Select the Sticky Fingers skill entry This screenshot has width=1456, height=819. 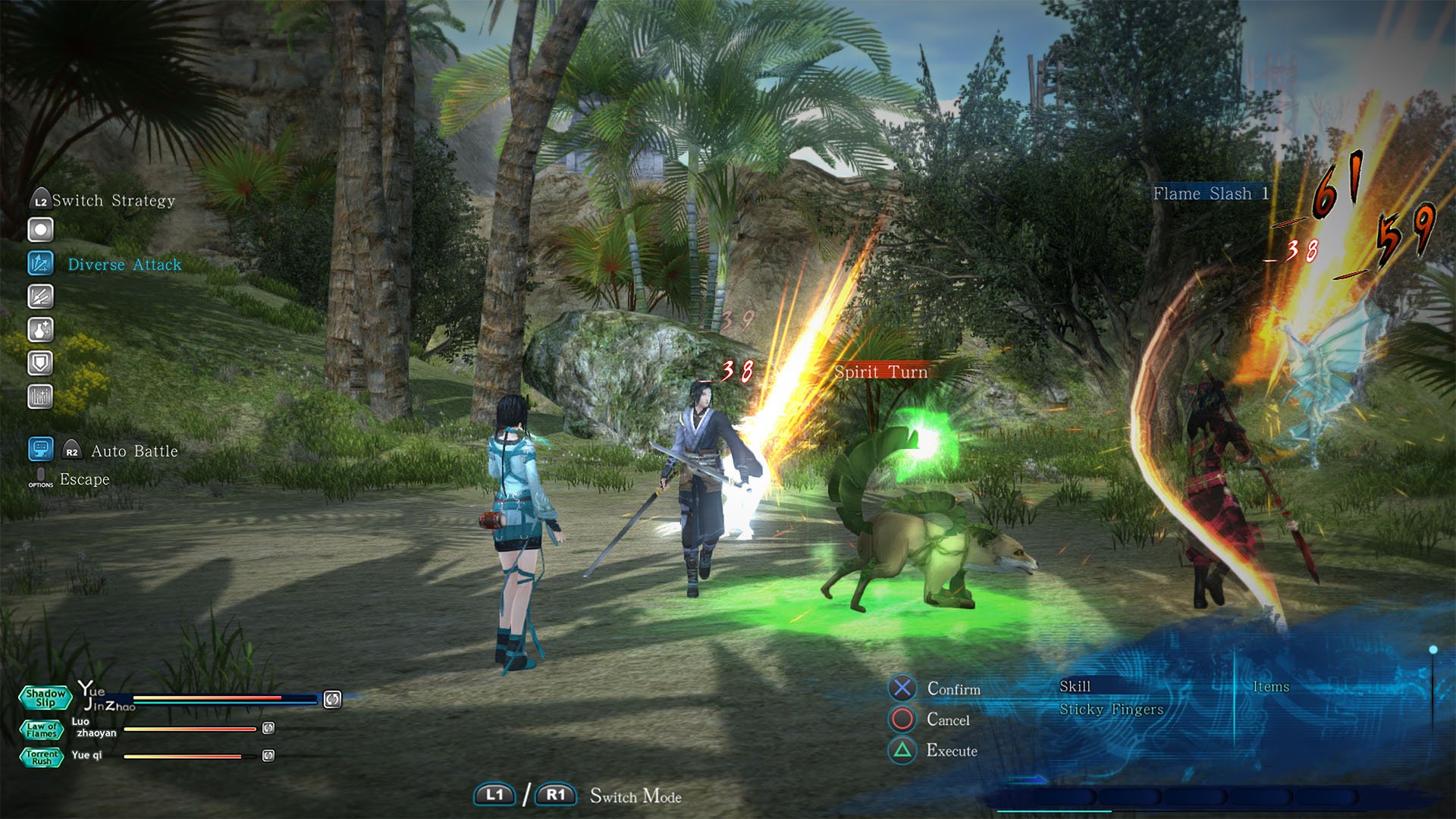[x=1112, y=710]
